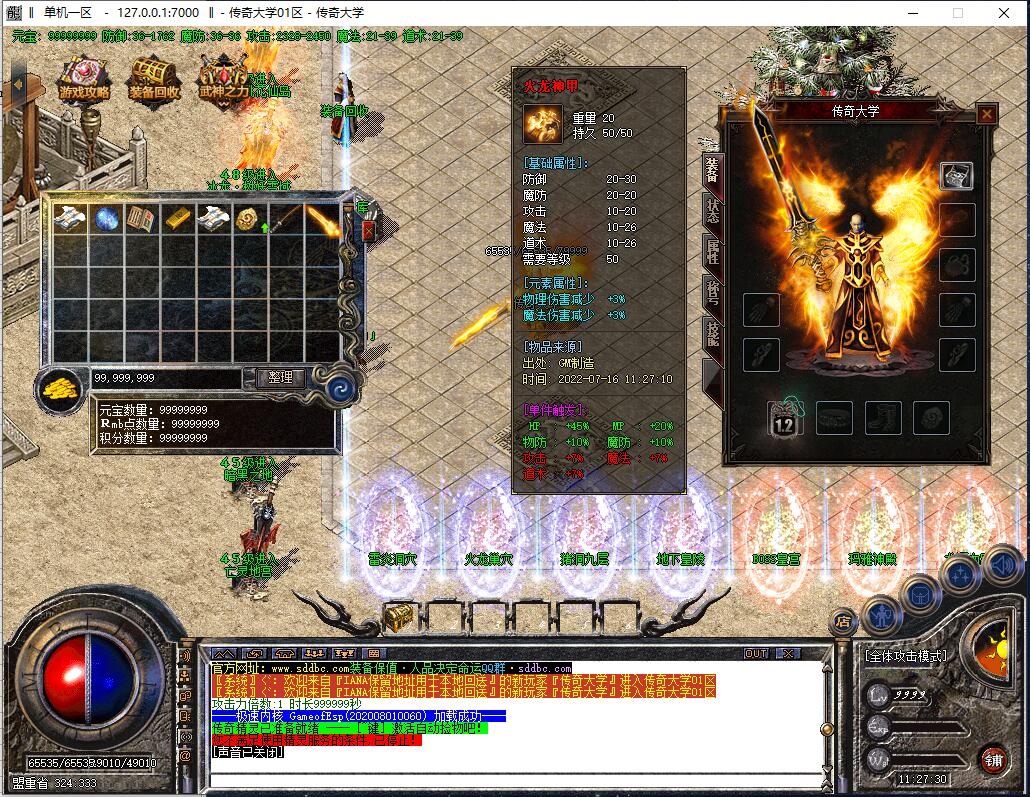Open the 装备回收 equipment recycle menu
The height and width of the screenshot is (797, 1030).
(154, 77)
